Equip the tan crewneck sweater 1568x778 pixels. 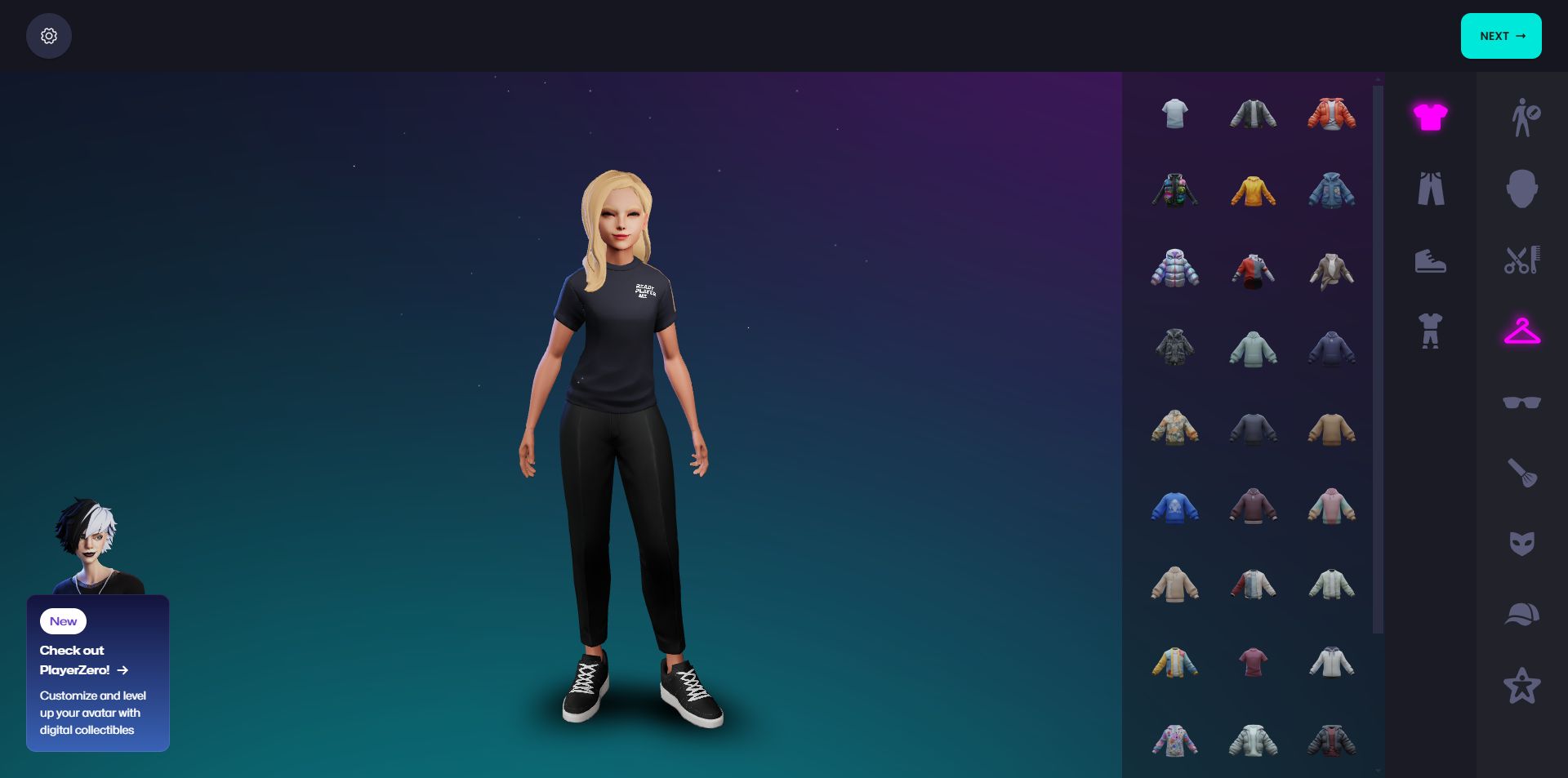[x=1331, y=429]
